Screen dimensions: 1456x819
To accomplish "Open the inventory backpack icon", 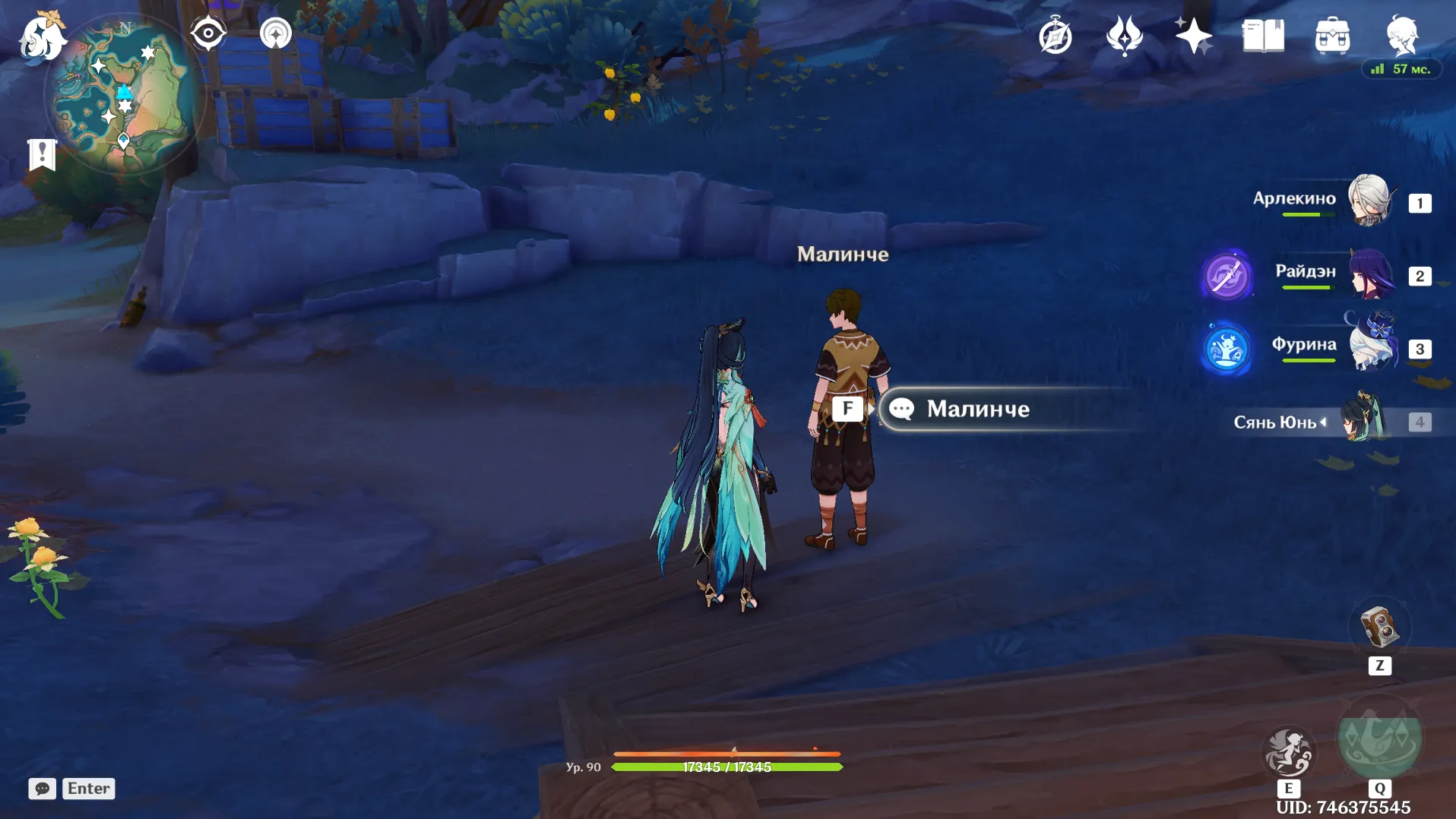I will (x=1332, y=36).
